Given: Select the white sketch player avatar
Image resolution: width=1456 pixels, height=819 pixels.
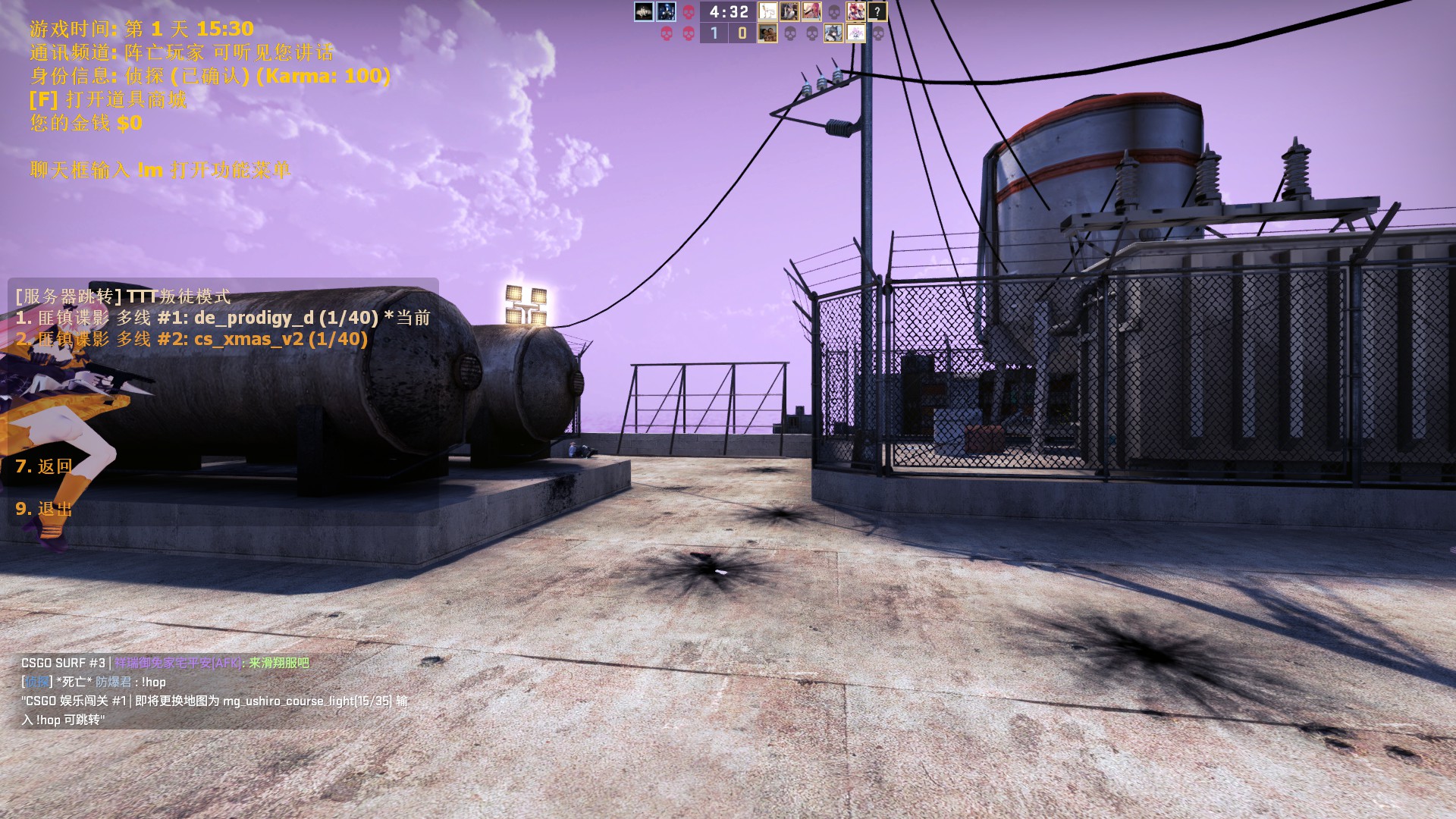Looking at the screenshot, I should point(767,11).
